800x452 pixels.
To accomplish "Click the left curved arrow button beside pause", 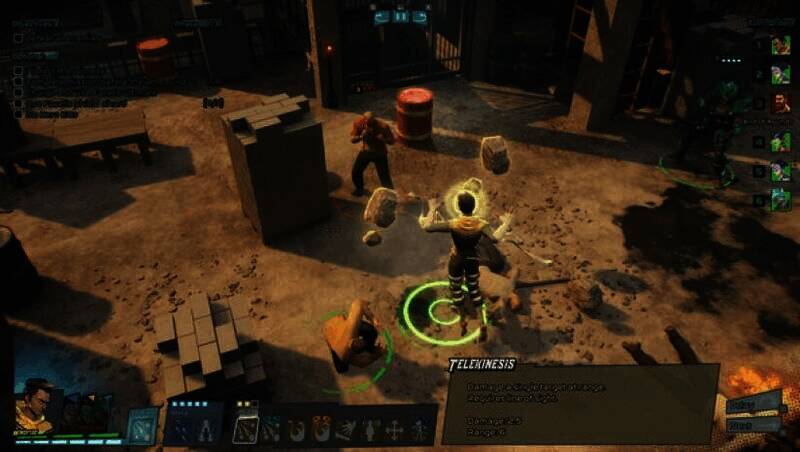I will click(381, 16).
